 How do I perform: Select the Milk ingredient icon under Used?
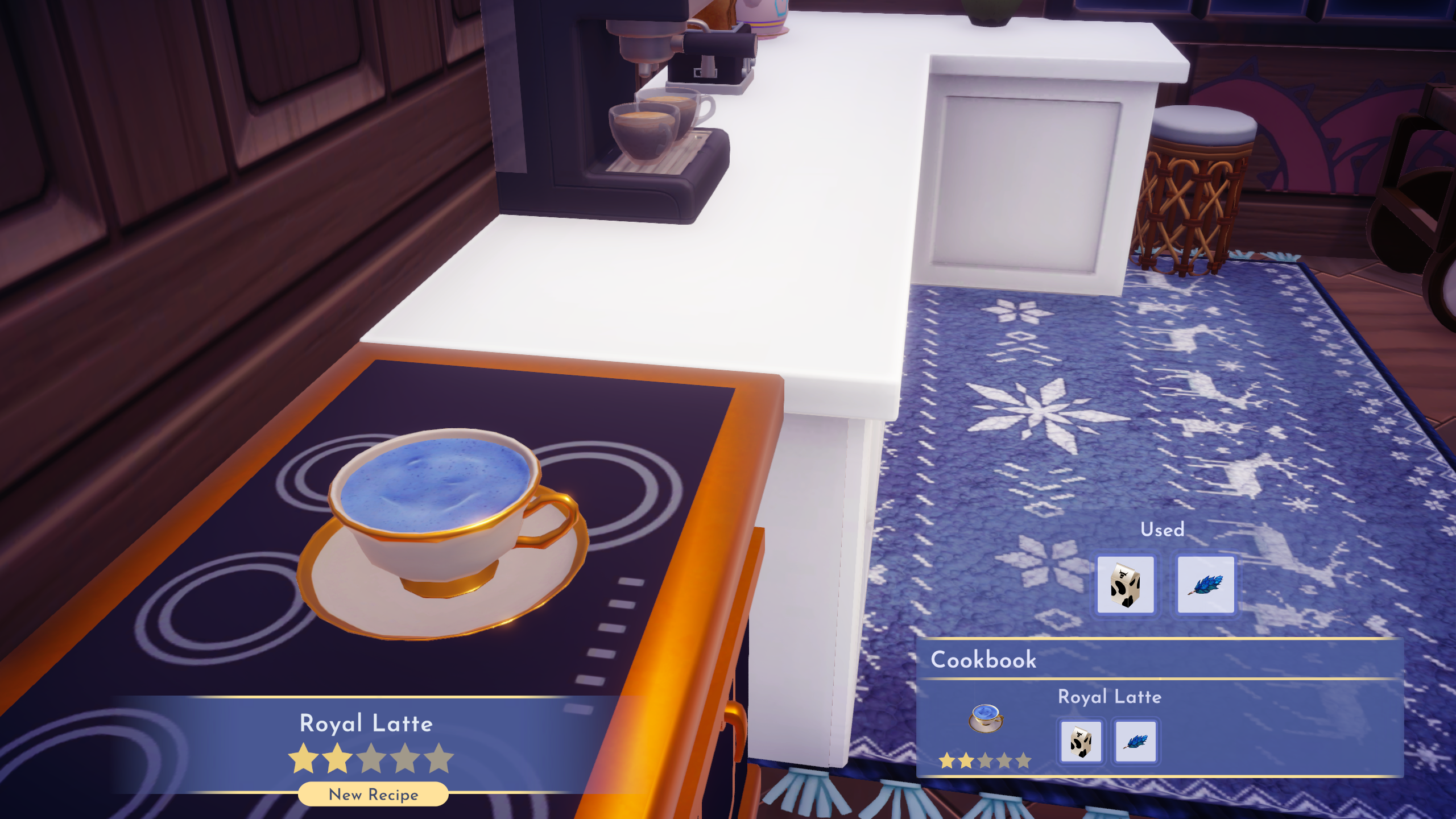(1127, 584)
